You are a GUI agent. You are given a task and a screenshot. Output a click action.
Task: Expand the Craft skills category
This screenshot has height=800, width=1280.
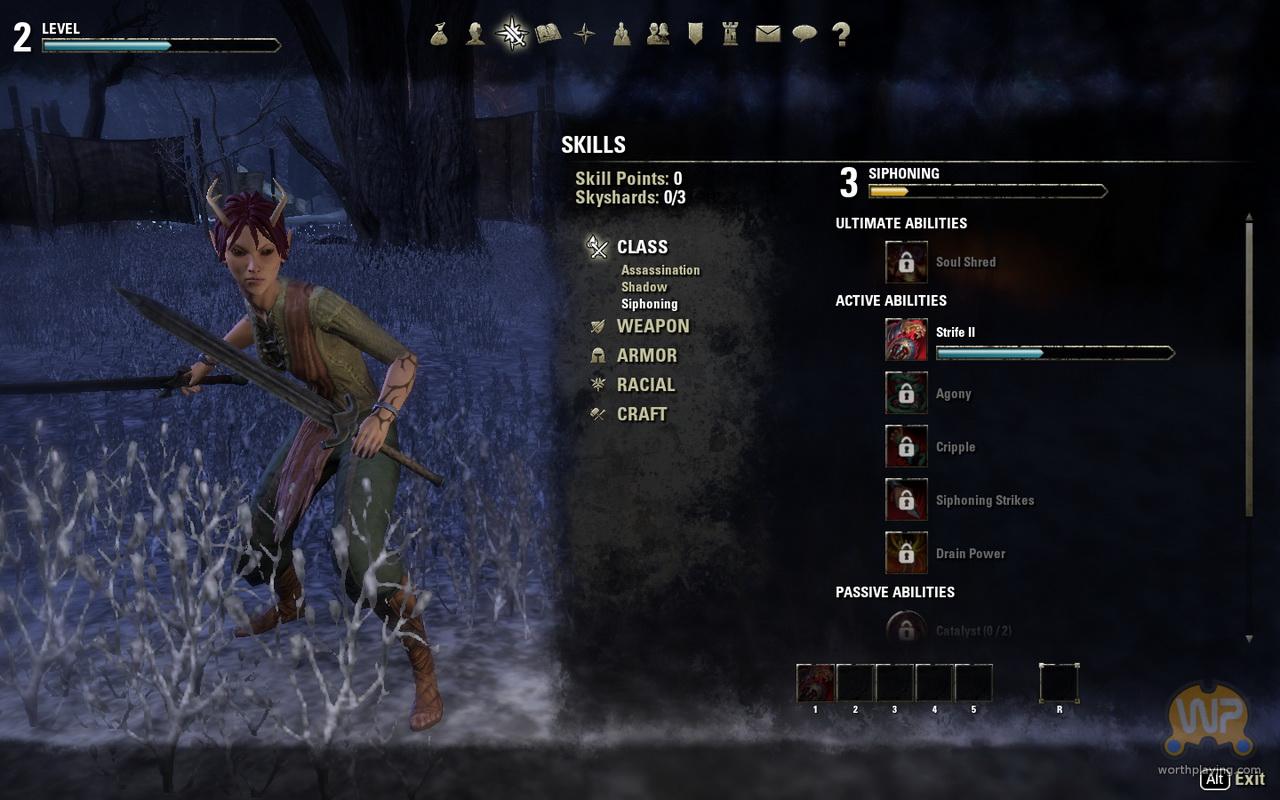point(641,414)
